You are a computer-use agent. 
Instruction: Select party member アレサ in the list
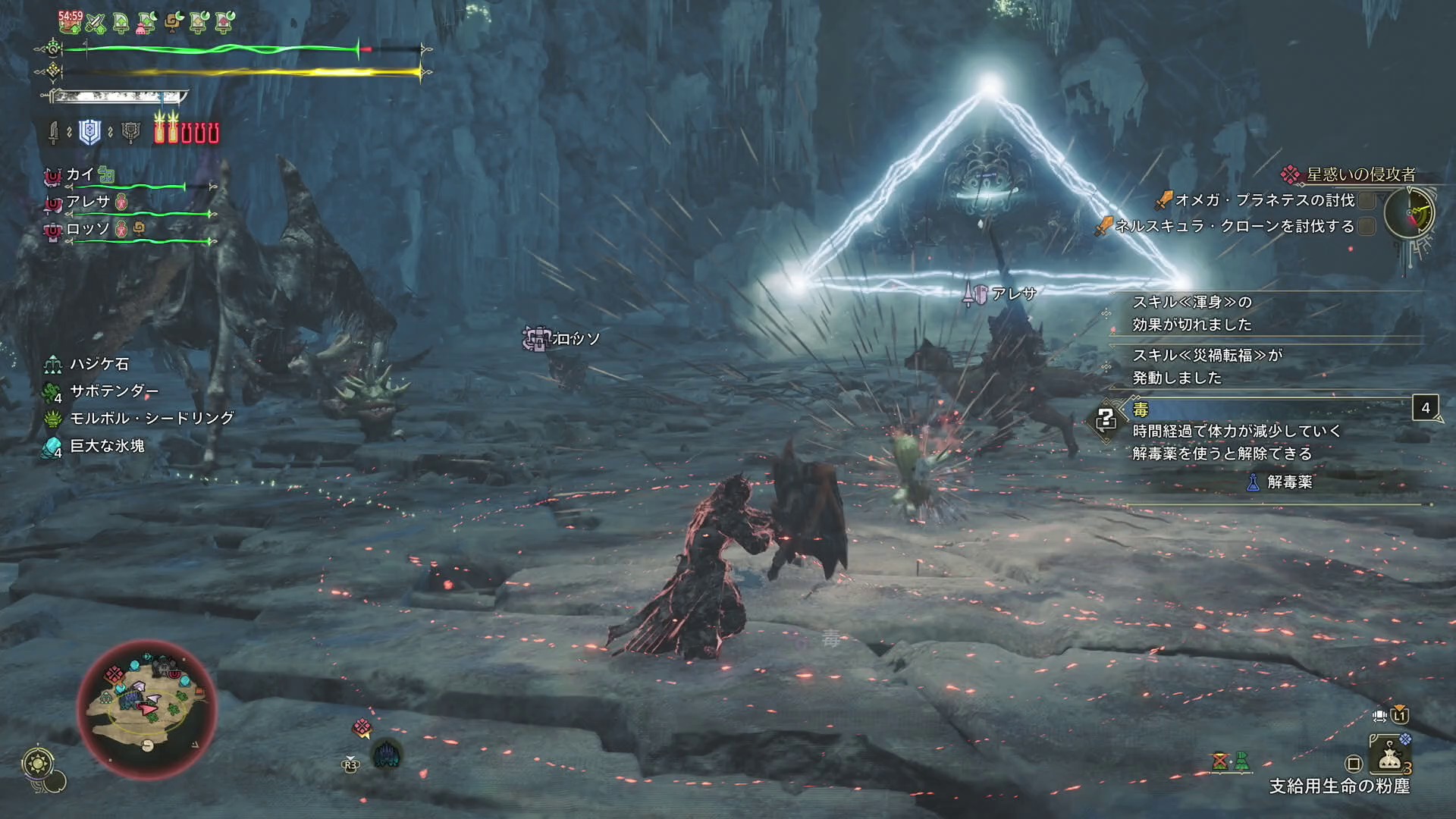tap(88, 202)
